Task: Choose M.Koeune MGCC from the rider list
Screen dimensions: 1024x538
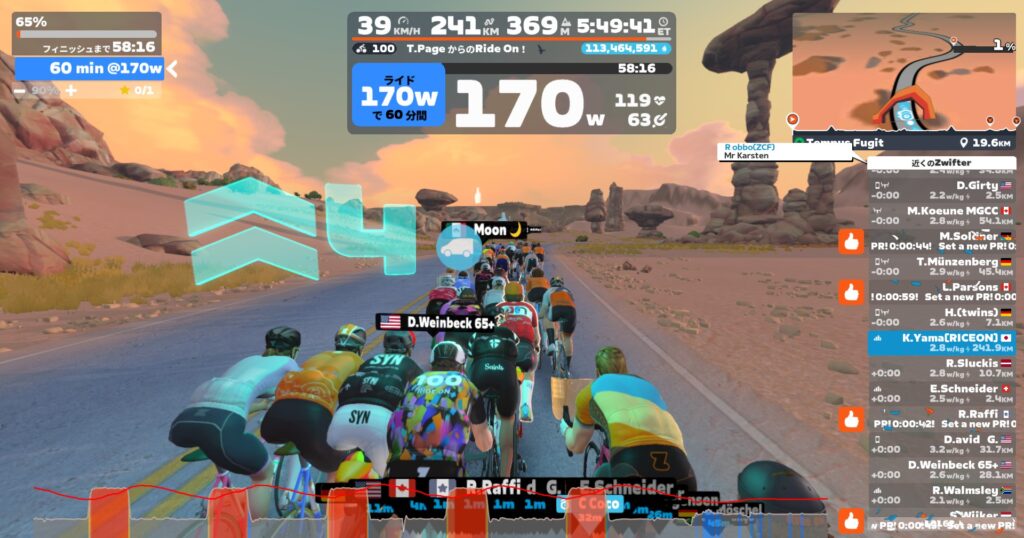Action: (x=941, y=215)
